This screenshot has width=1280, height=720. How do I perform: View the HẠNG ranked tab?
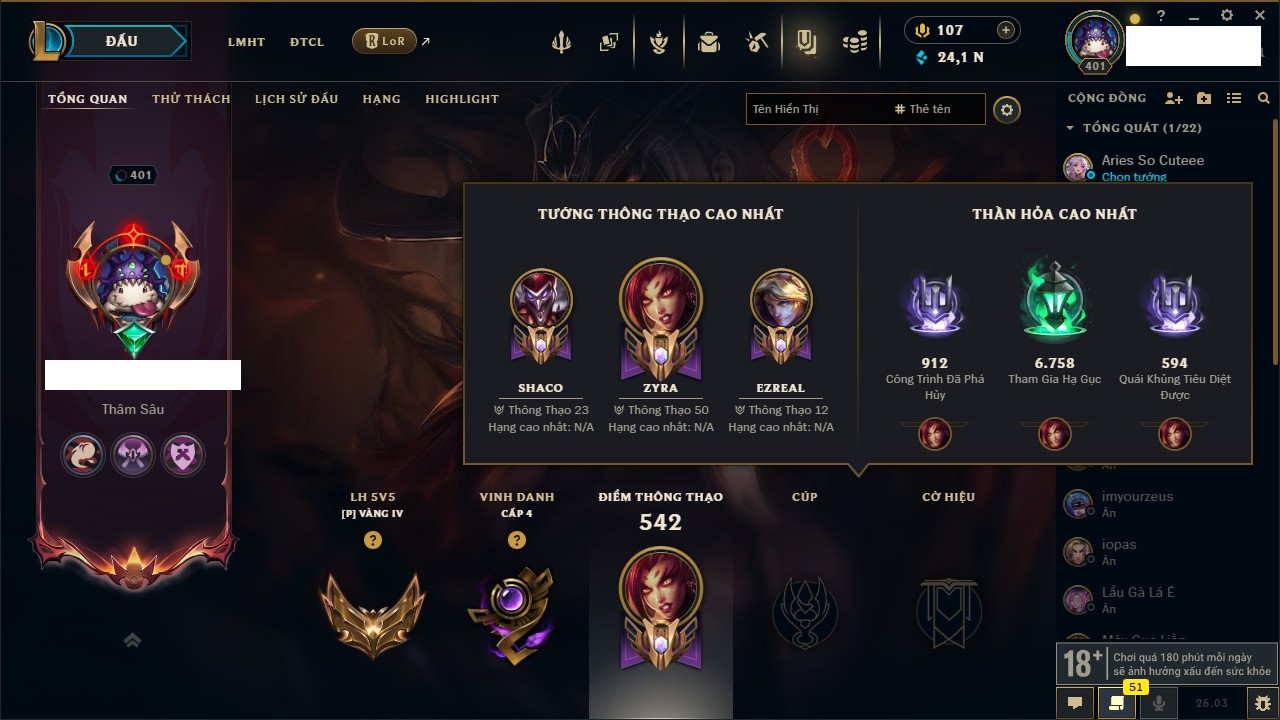point(381,99)
